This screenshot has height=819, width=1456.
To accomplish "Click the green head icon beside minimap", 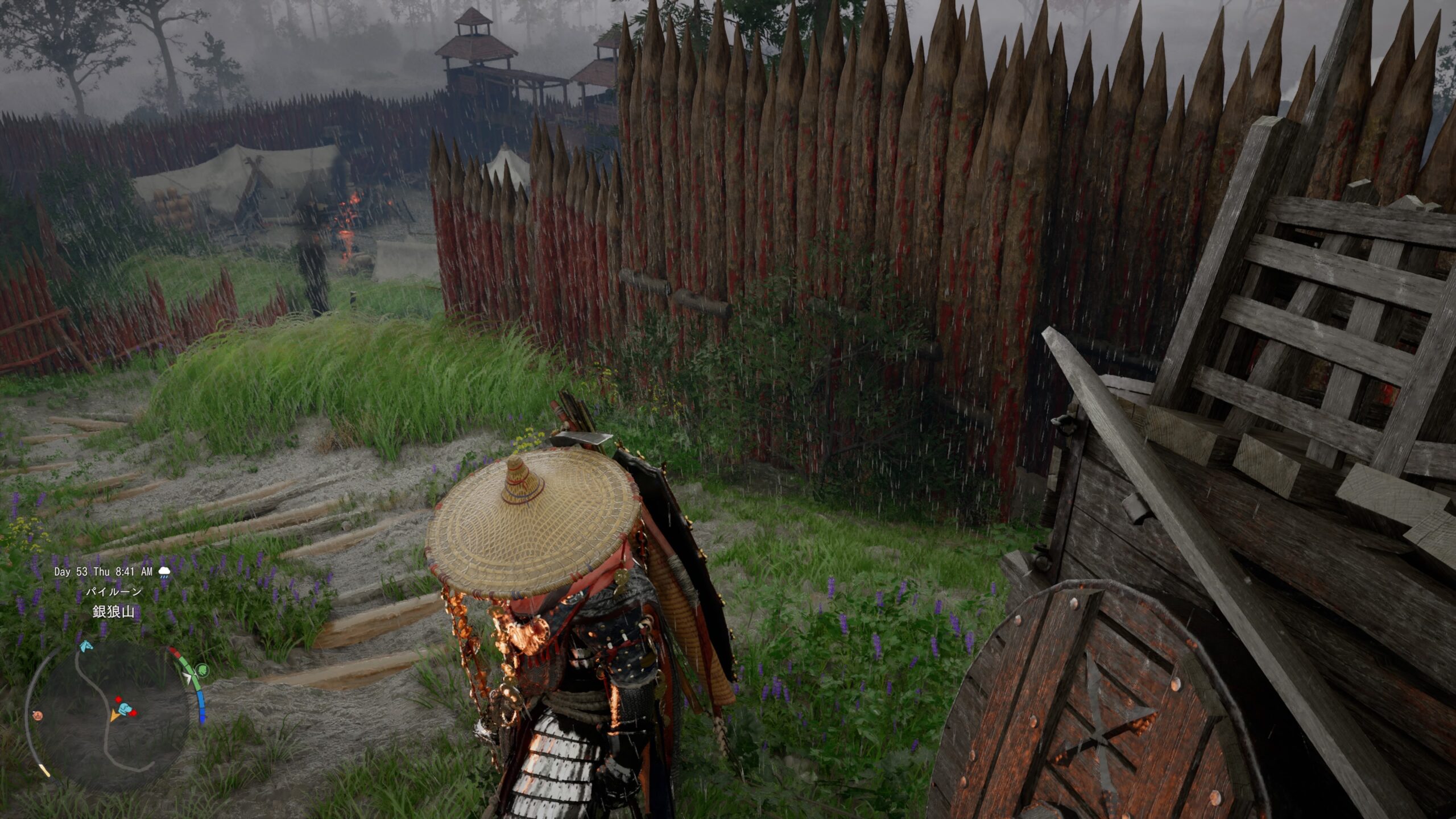I will [202, 670].
